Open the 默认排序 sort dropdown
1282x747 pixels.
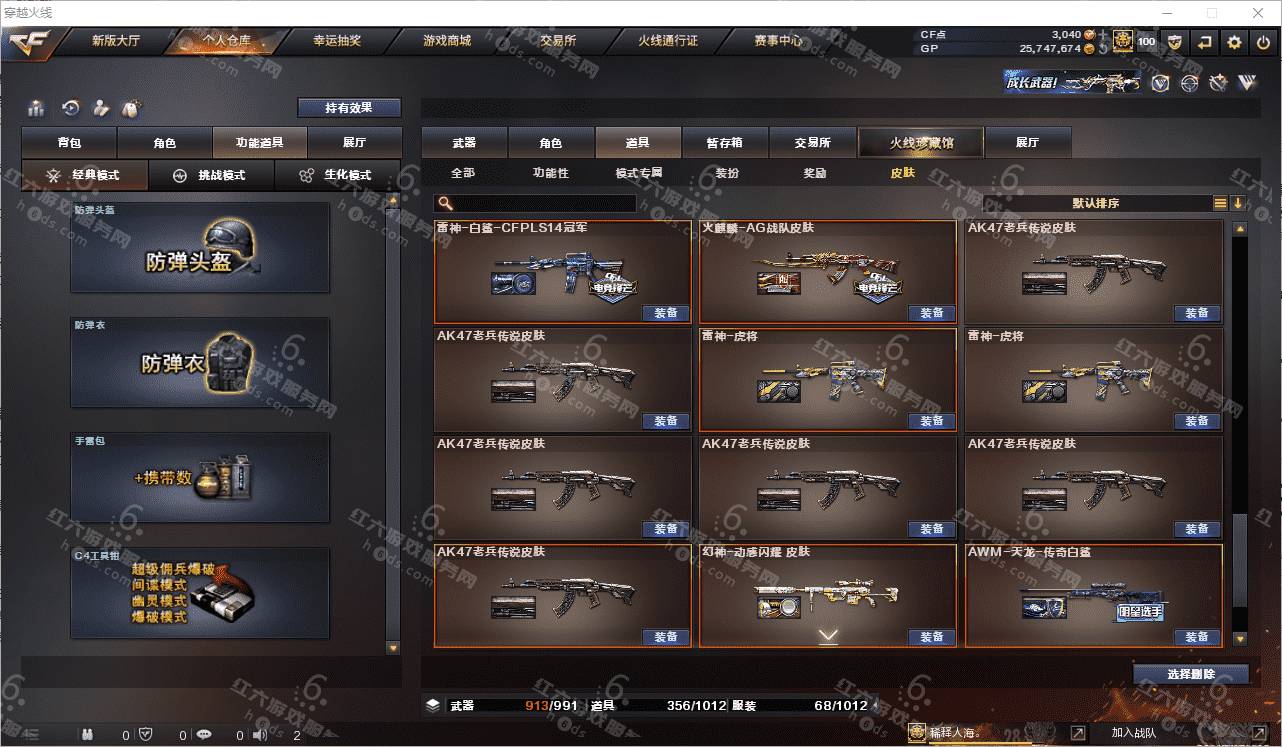pos(1096,203)
